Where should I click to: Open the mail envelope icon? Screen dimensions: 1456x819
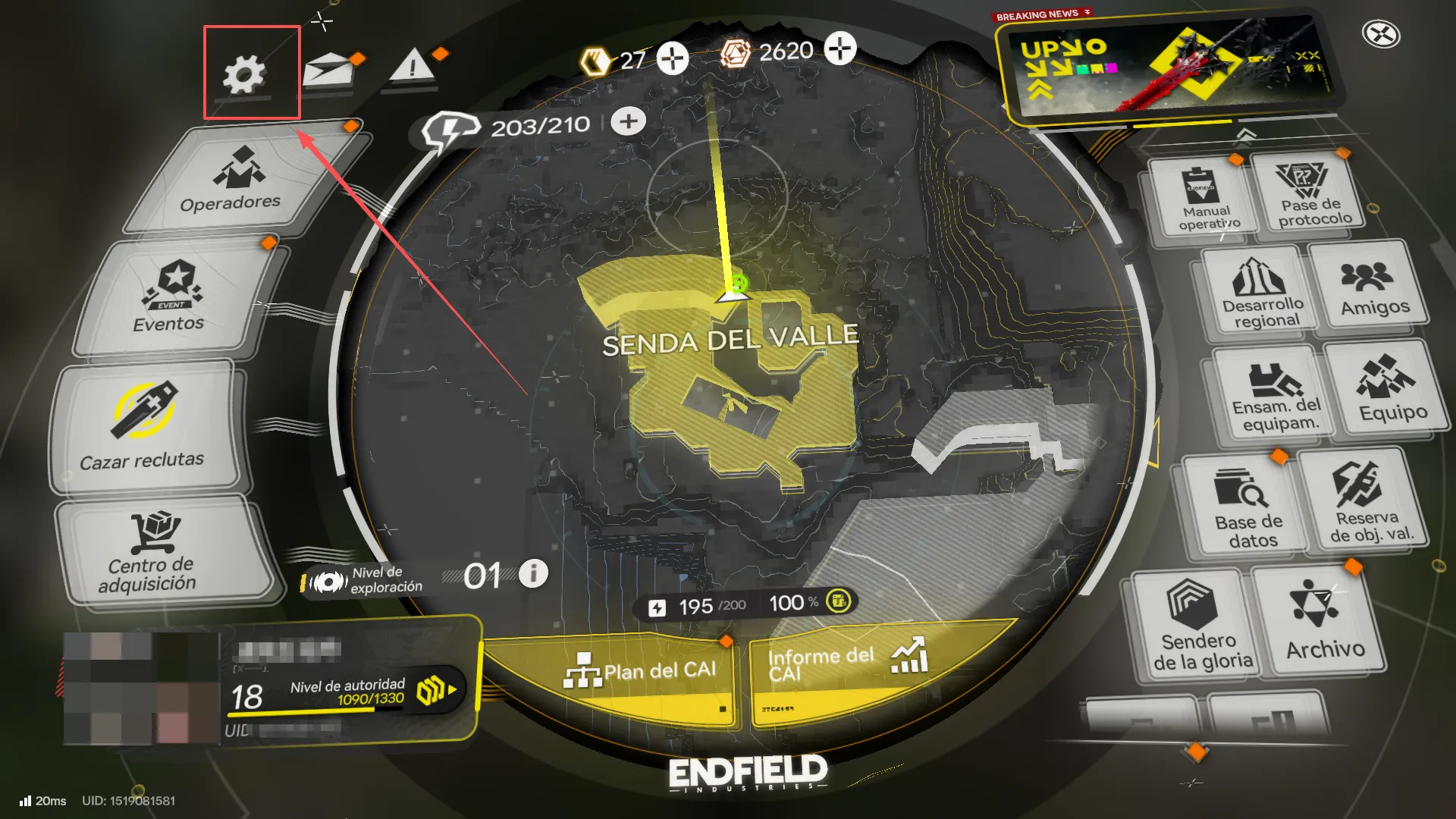329,70
